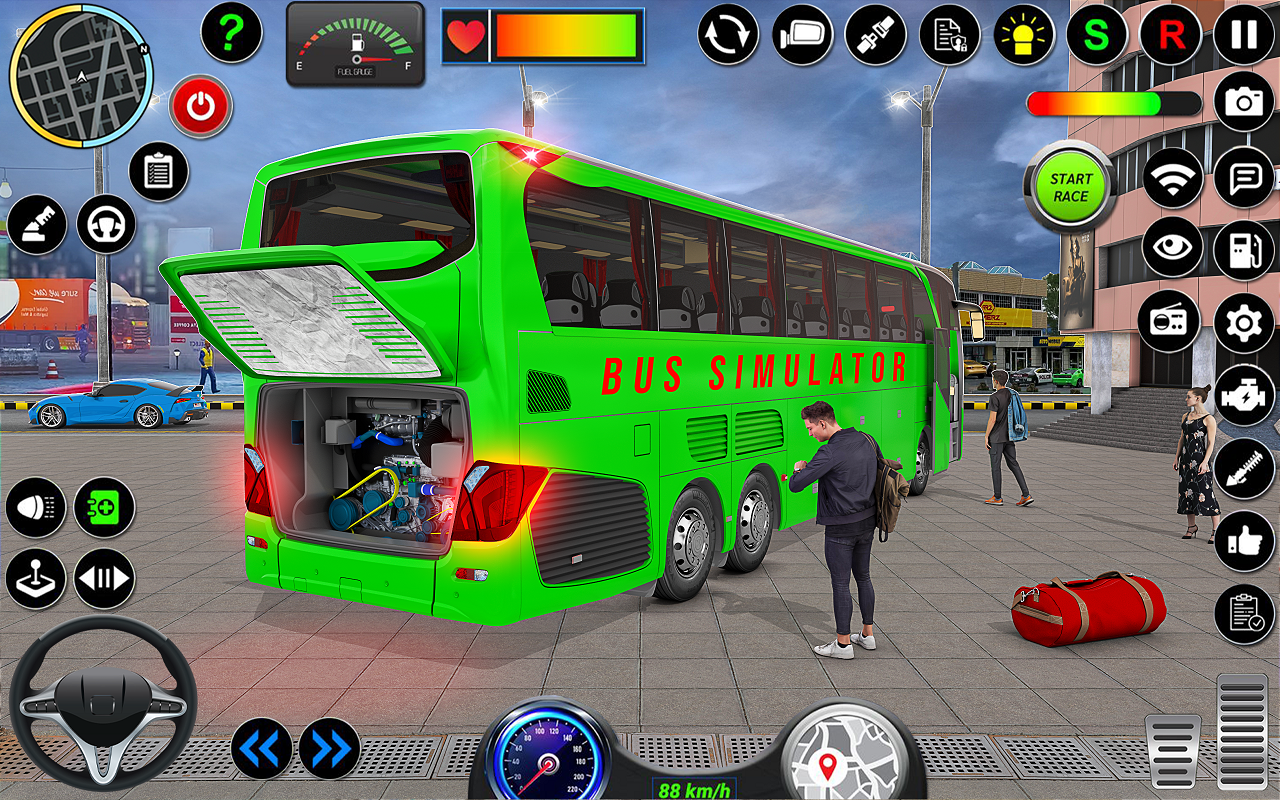Viewport: 1280px width, 800px height.
Task: Tap the green question mark help button
Action: click(x=231, y=33)
